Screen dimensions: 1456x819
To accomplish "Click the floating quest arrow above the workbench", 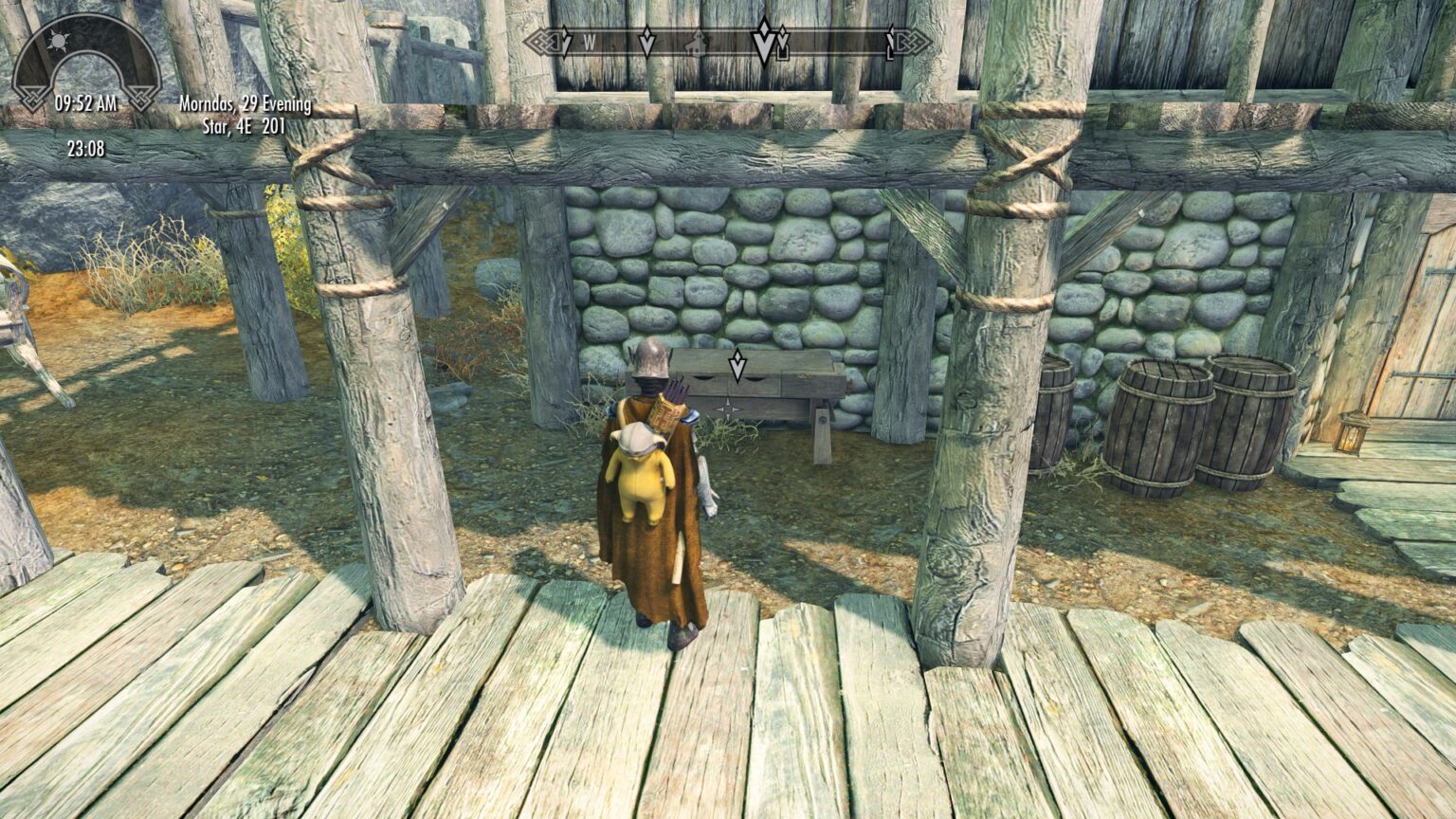I will click(736, 364).
